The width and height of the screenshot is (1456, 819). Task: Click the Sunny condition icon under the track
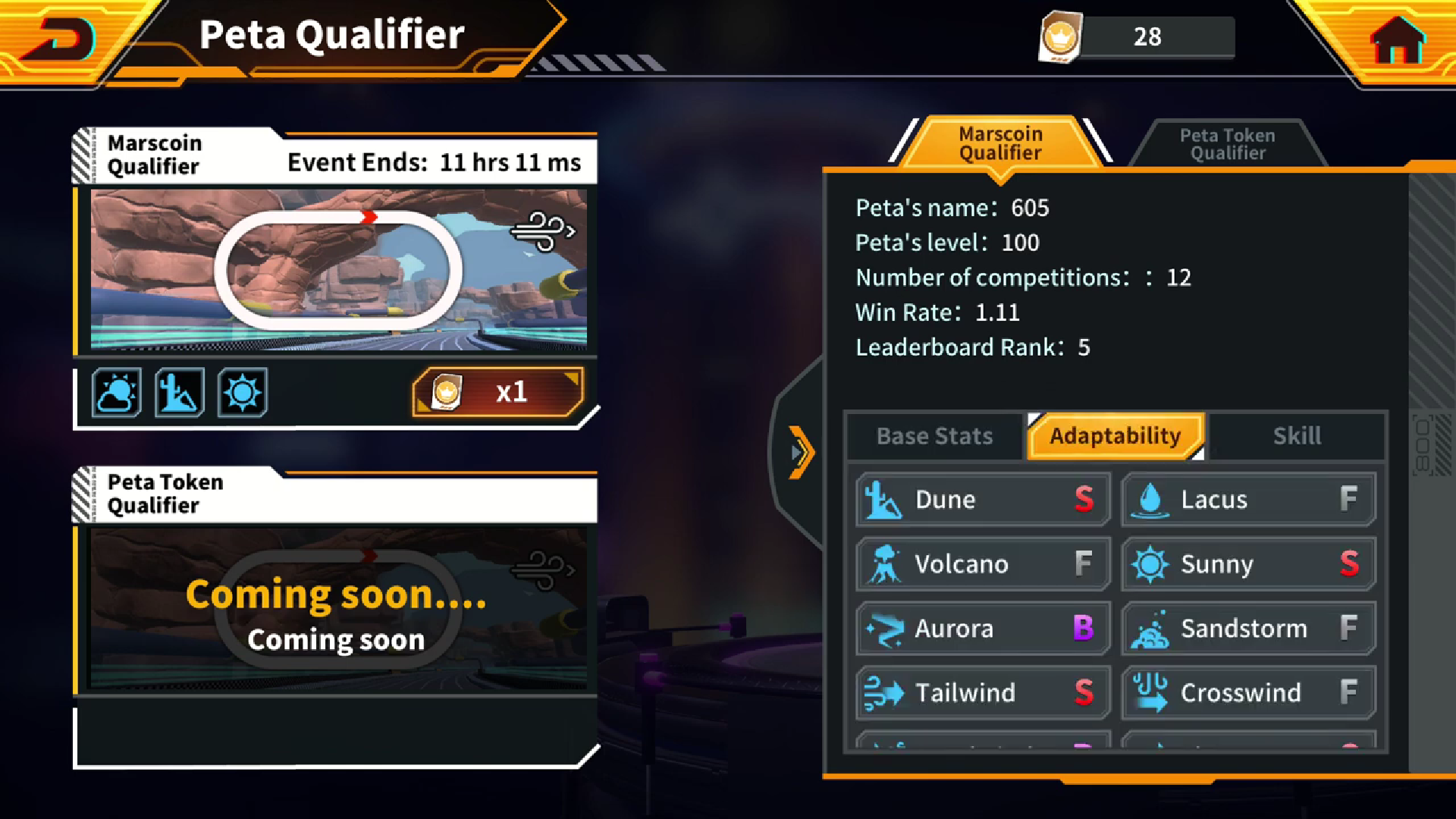pos(243,393)
